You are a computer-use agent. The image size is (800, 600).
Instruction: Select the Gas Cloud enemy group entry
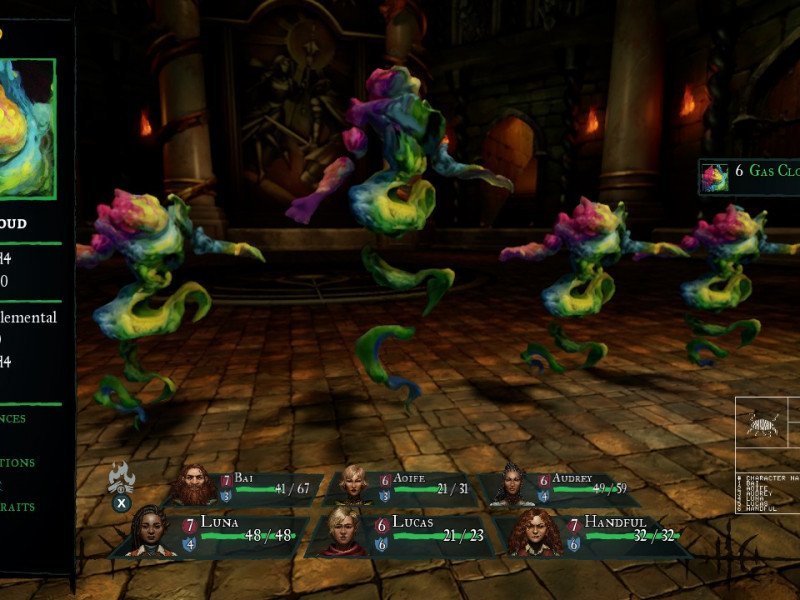pyautogui.click(x=750, y=172)
